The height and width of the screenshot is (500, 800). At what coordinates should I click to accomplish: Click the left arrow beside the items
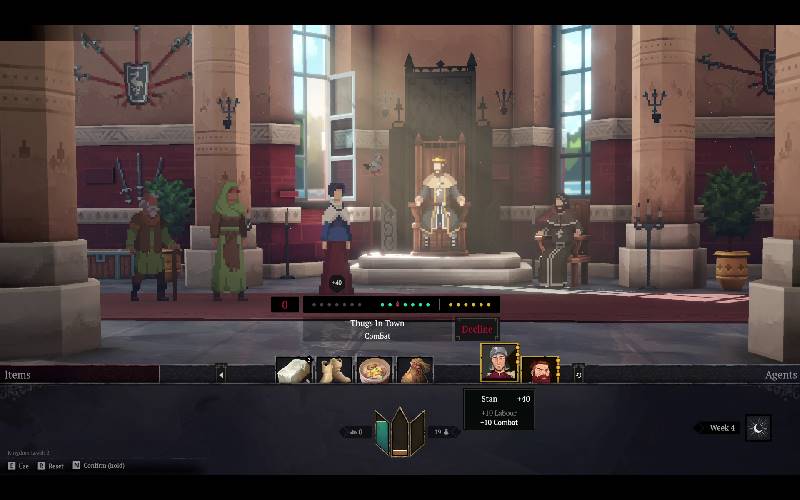[221, 373]
